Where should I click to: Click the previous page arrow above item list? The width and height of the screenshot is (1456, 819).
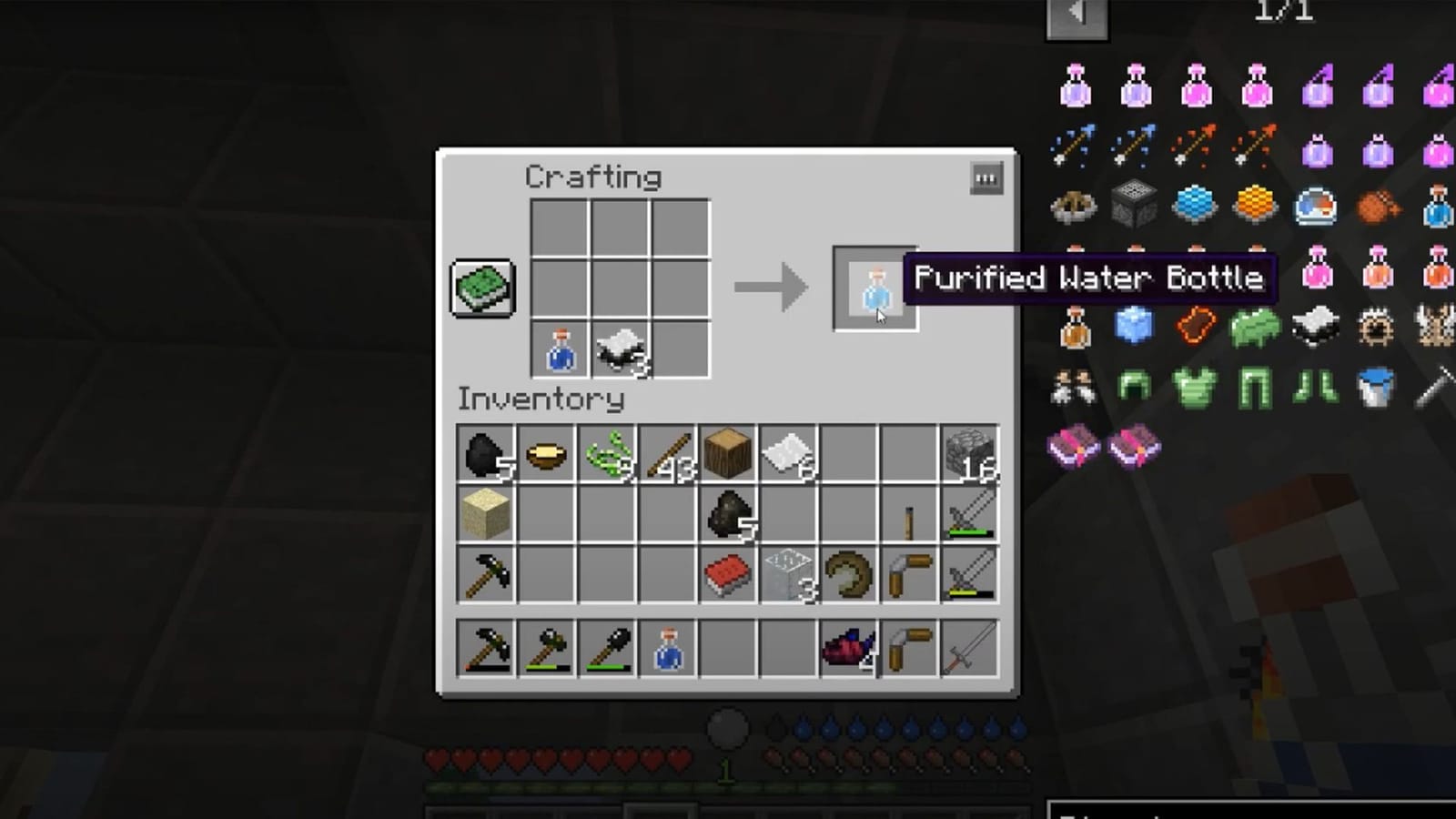pos(1077,15)
